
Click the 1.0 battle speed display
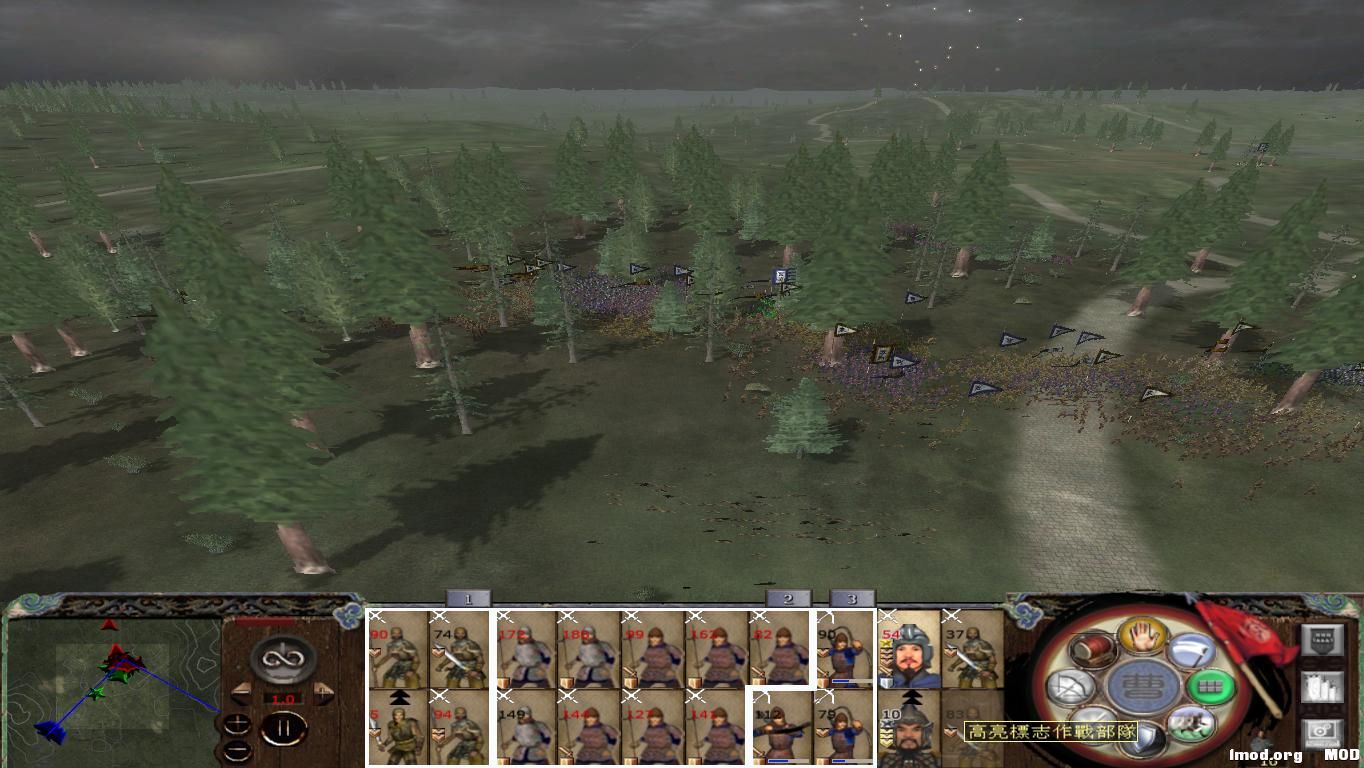(x=282, y=698)
